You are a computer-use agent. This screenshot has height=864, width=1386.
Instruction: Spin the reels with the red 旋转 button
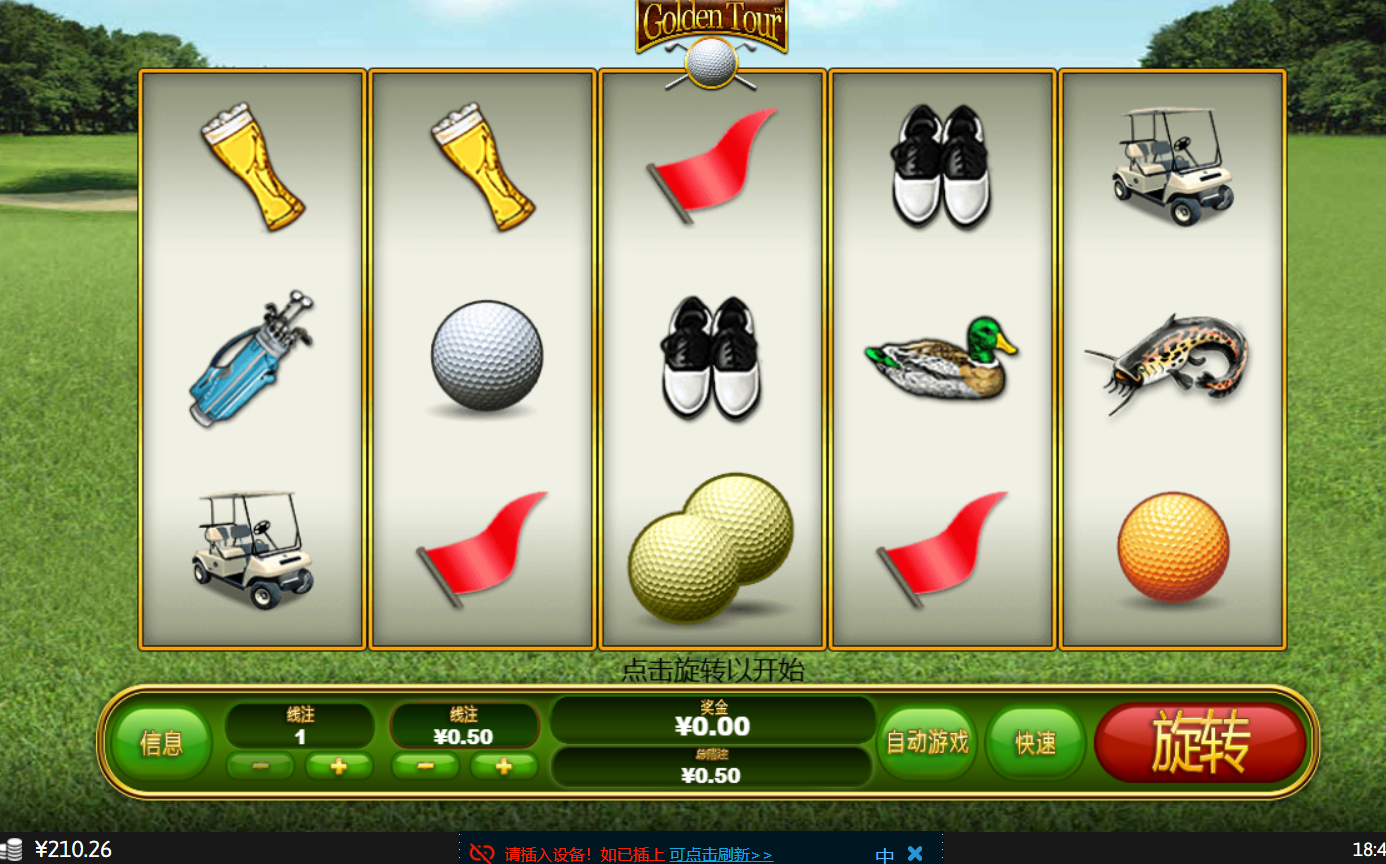point(1200,742)
